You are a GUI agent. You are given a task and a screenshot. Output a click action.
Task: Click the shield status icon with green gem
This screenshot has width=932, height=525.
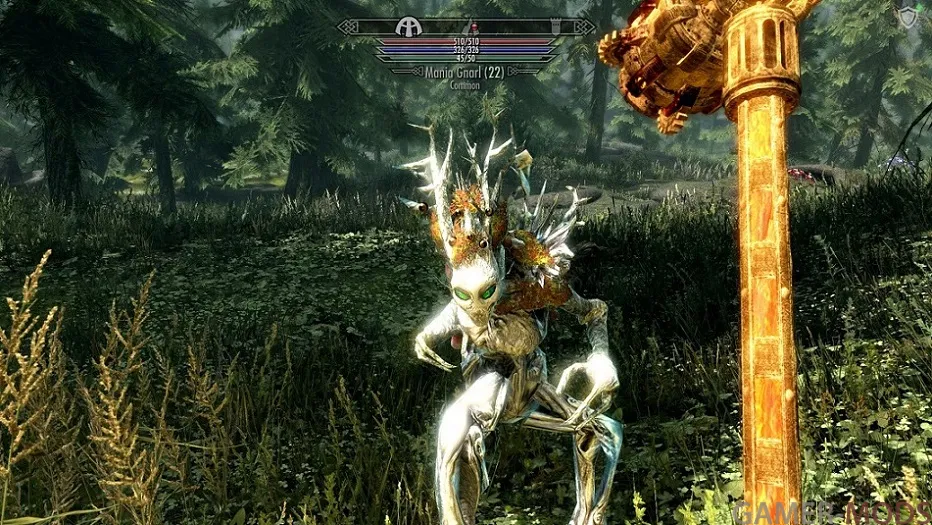point(907,16)
